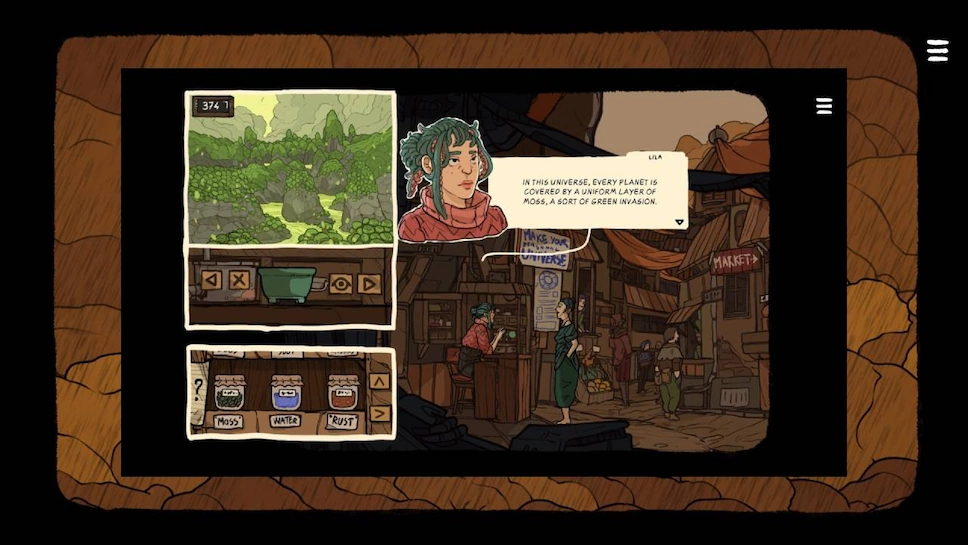
Task: View the mossy planet preview image
Action: coord(290,168)
